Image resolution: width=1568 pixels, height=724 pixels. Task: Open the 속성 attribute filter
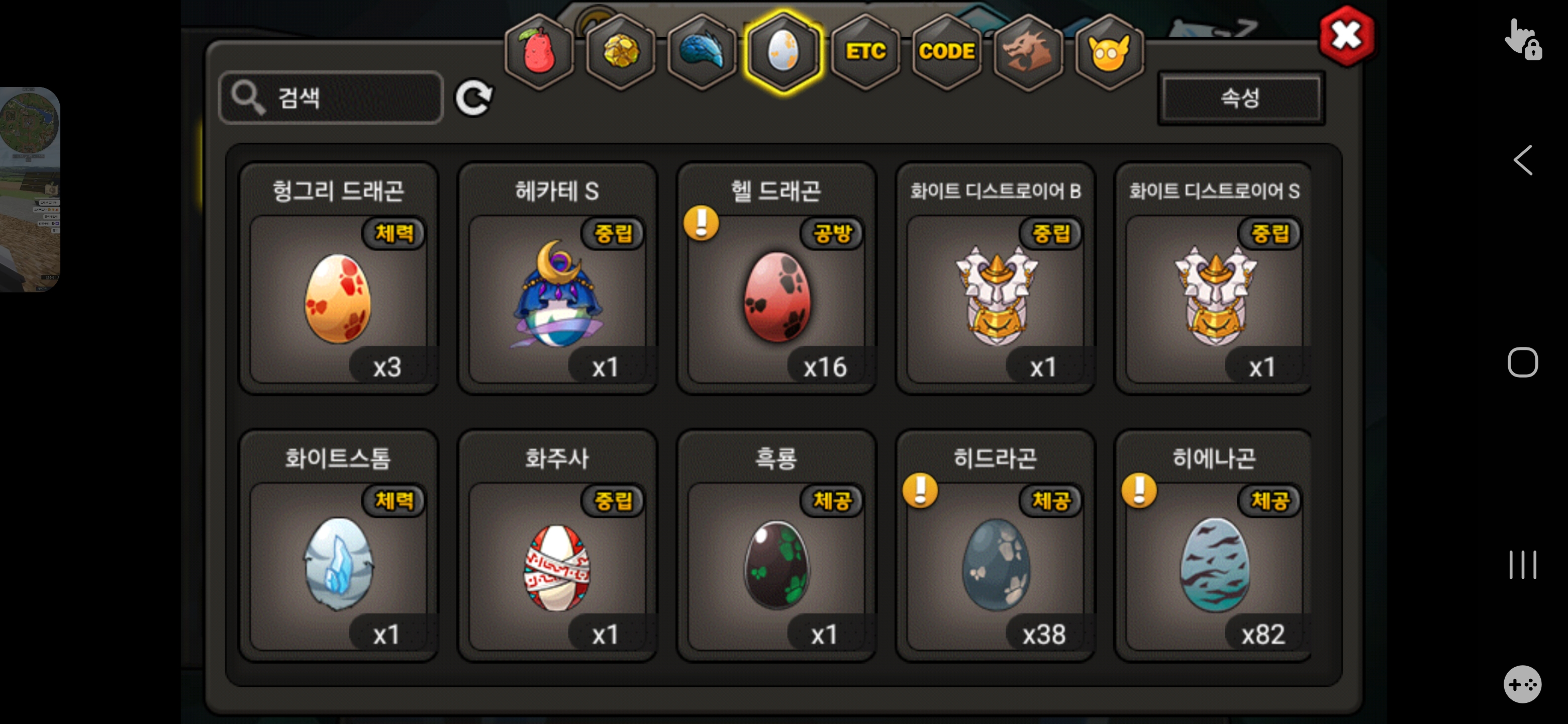[x=1240, y=98]
